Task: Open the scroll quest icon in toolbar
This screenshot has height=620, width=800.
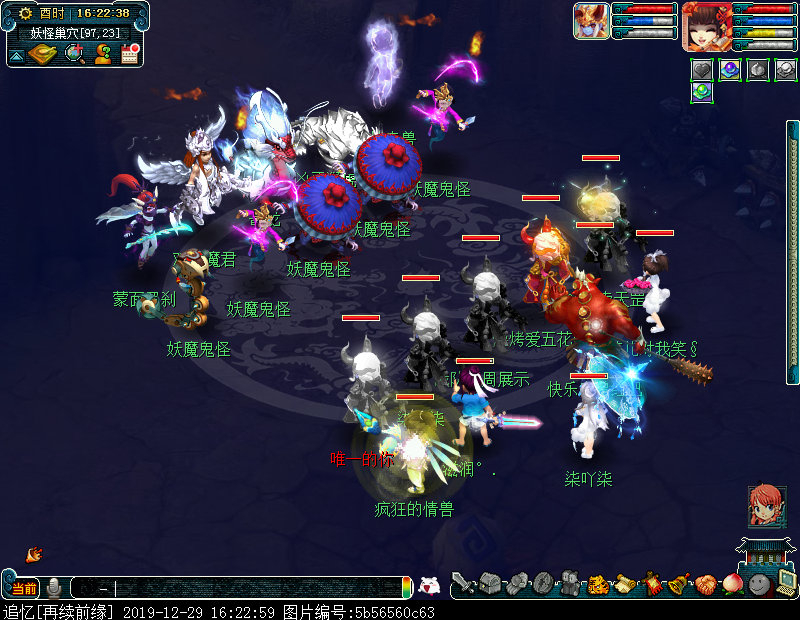Action: 625,584
